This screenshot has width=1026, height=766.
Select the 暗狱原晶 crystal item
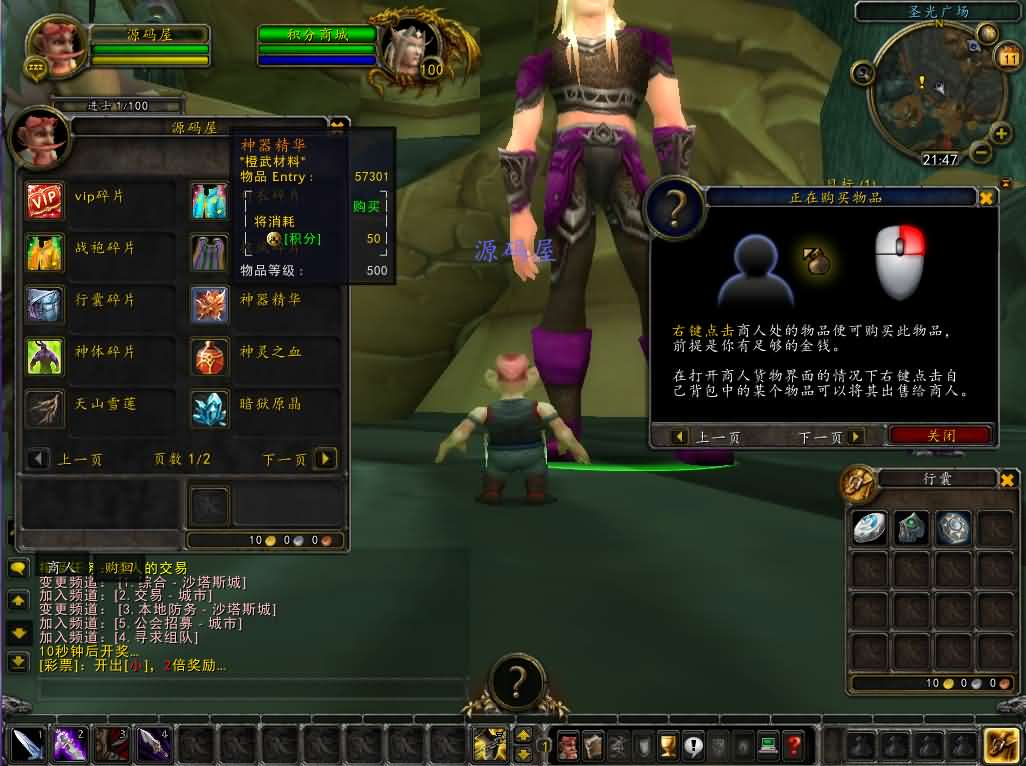click(210, 408)
